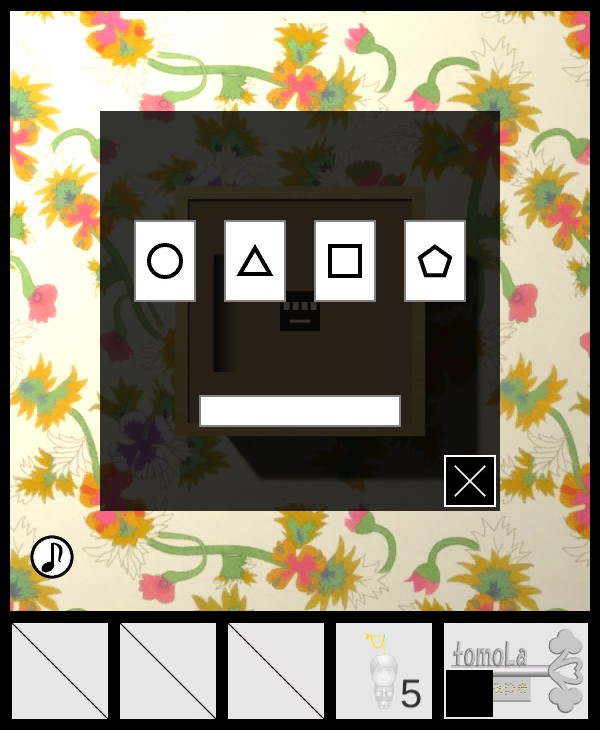
Task: Tap the square shape button
Action: [x=345, y=261]
